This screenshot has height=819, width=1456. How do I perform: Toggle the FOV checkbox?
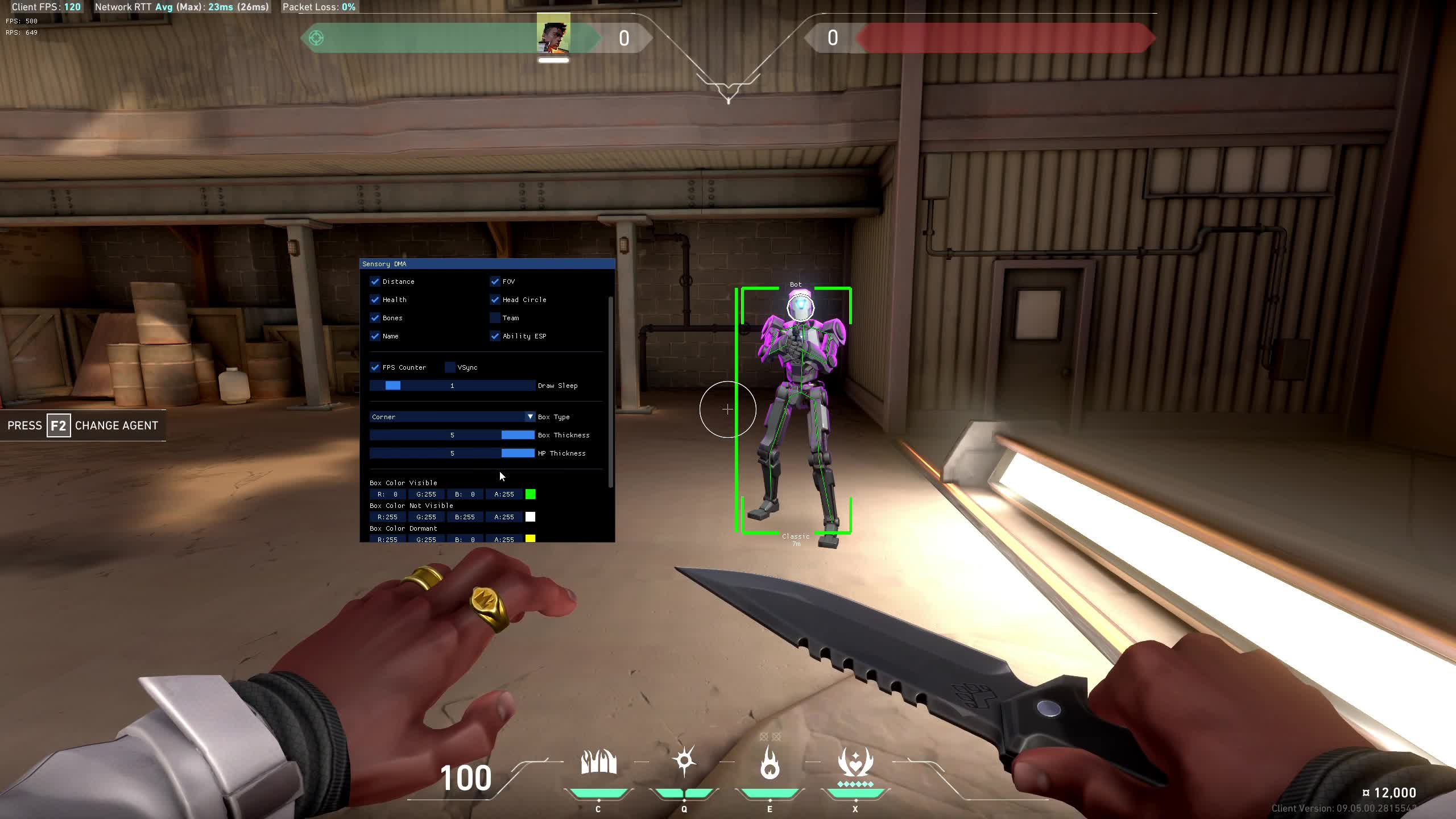click(x=495, y=282)
